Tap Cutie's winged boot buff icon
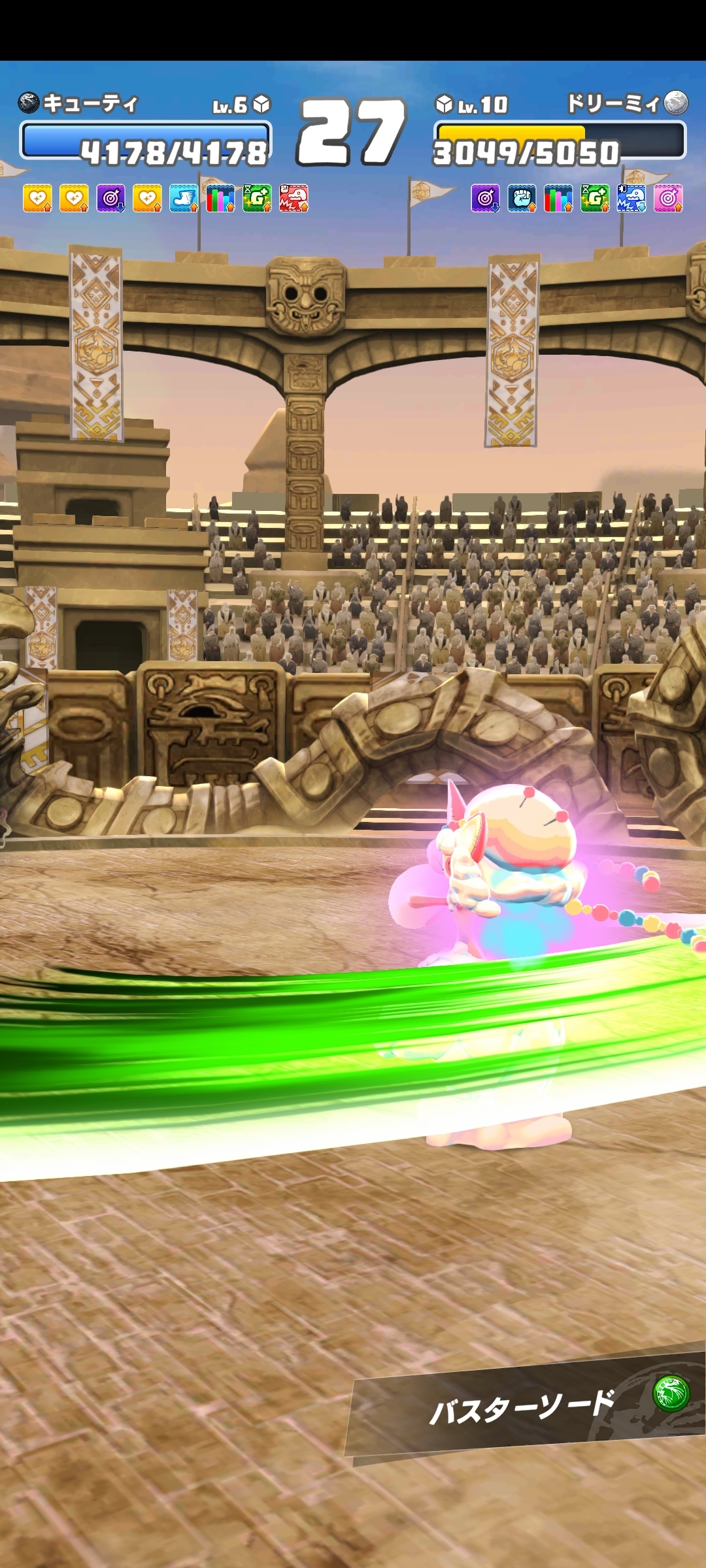Screen dimensions: 706x1568 point(184,198)
